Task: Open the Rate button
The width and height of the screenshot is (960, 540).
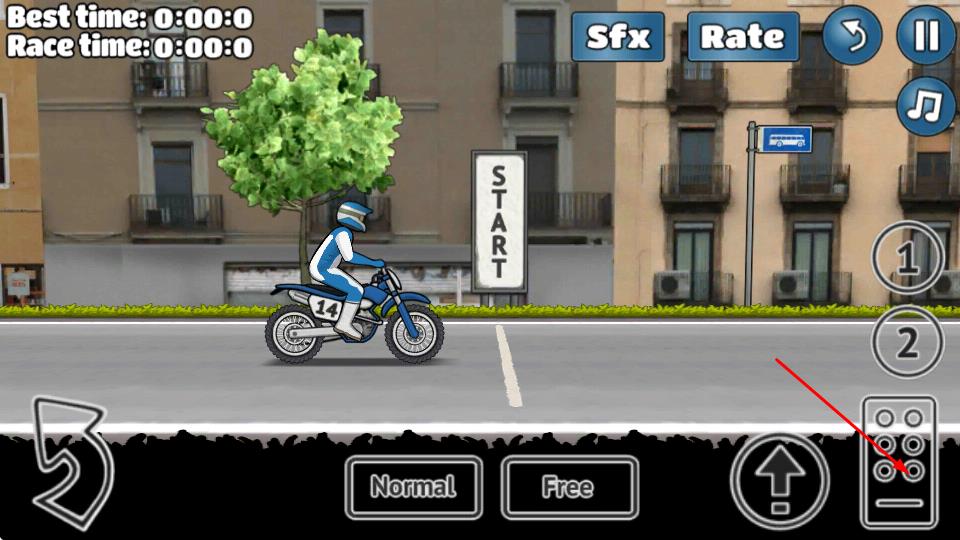Action: coord(742,37)
